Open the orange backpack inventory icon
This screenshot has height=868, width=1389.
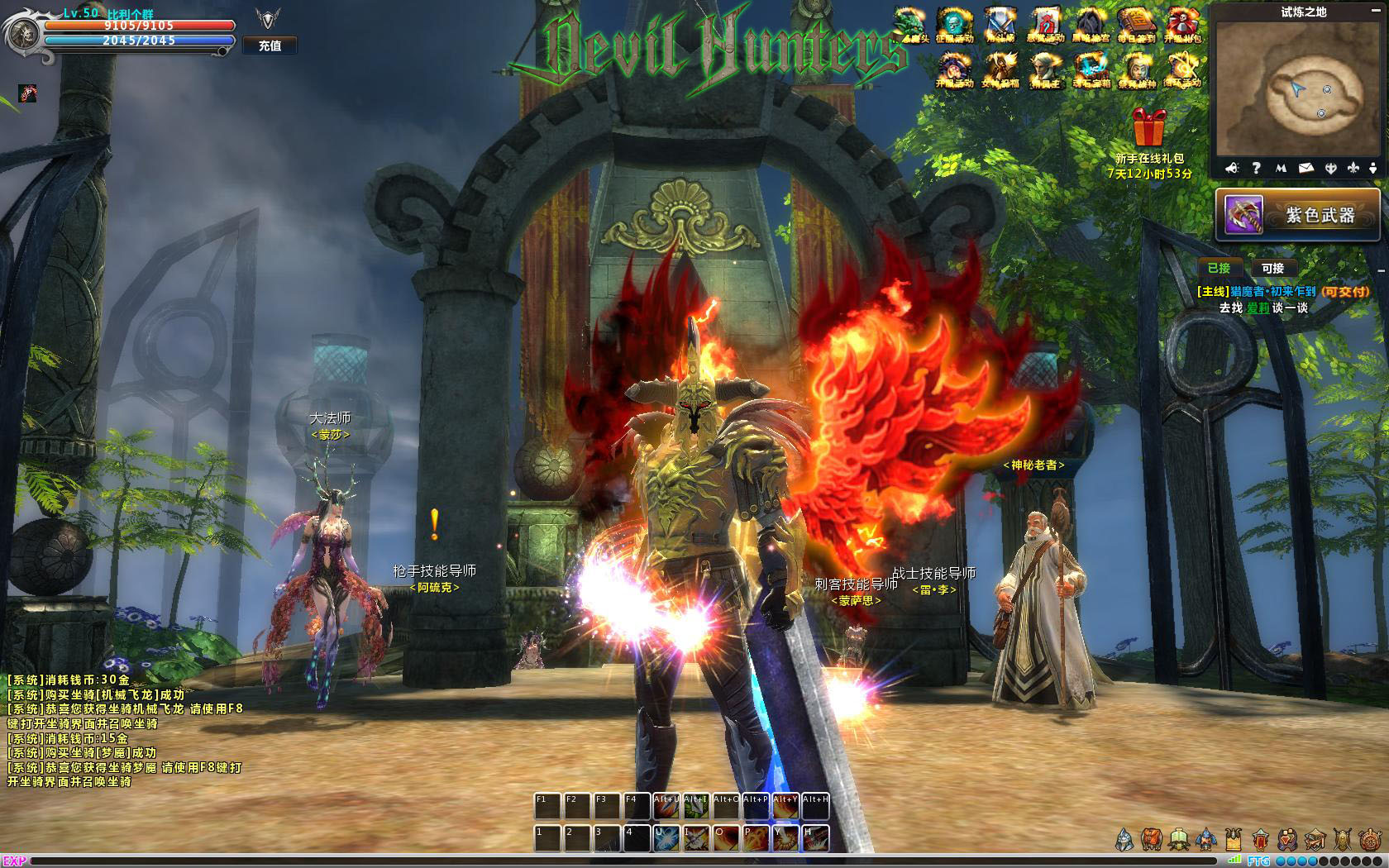1152,840
